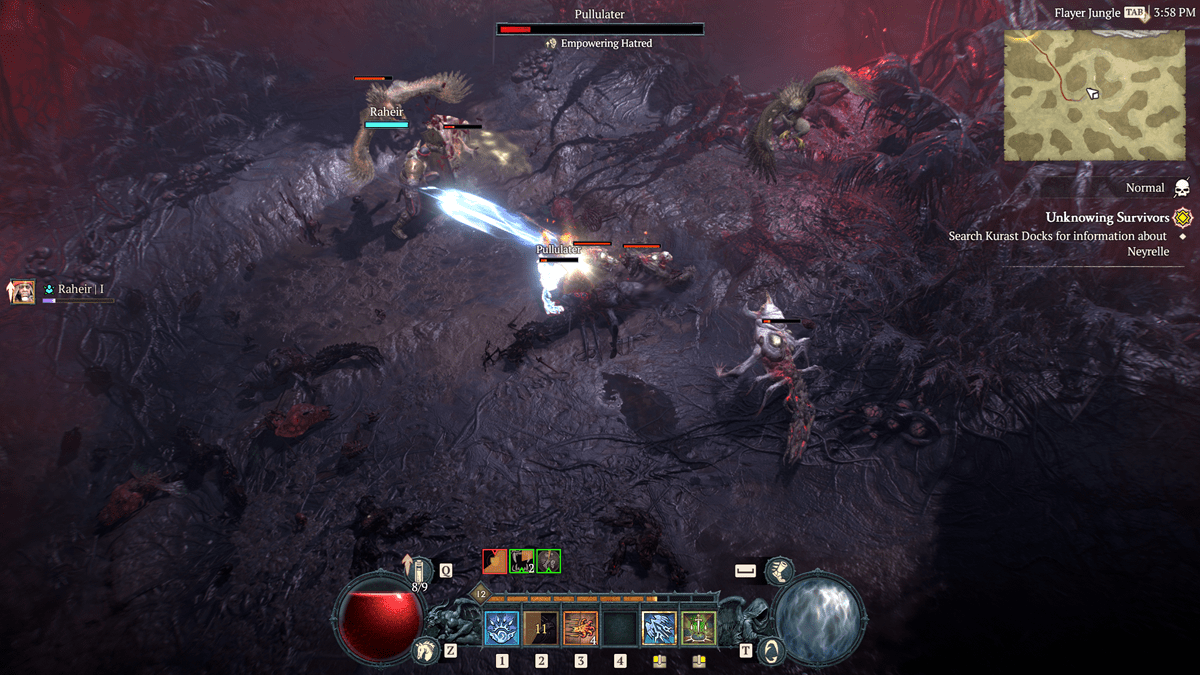Select the skill slot showing cooldown 11

point(541,629)
